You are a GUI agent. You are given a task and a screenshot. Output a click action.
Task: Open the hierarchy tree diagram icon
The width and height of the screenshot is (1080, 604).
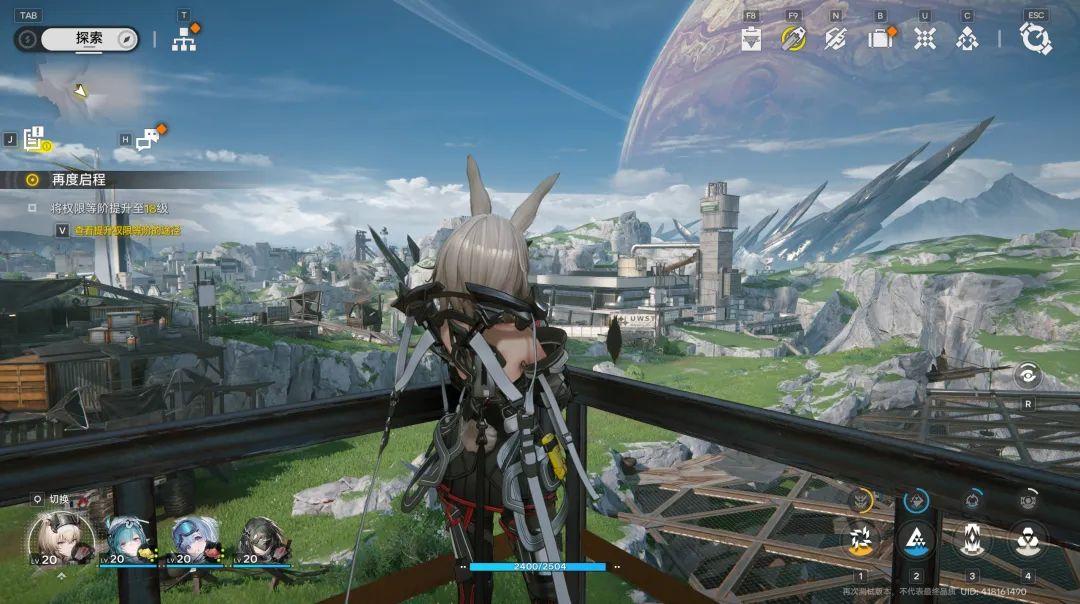pyautogui.click(x=184, y=39)
